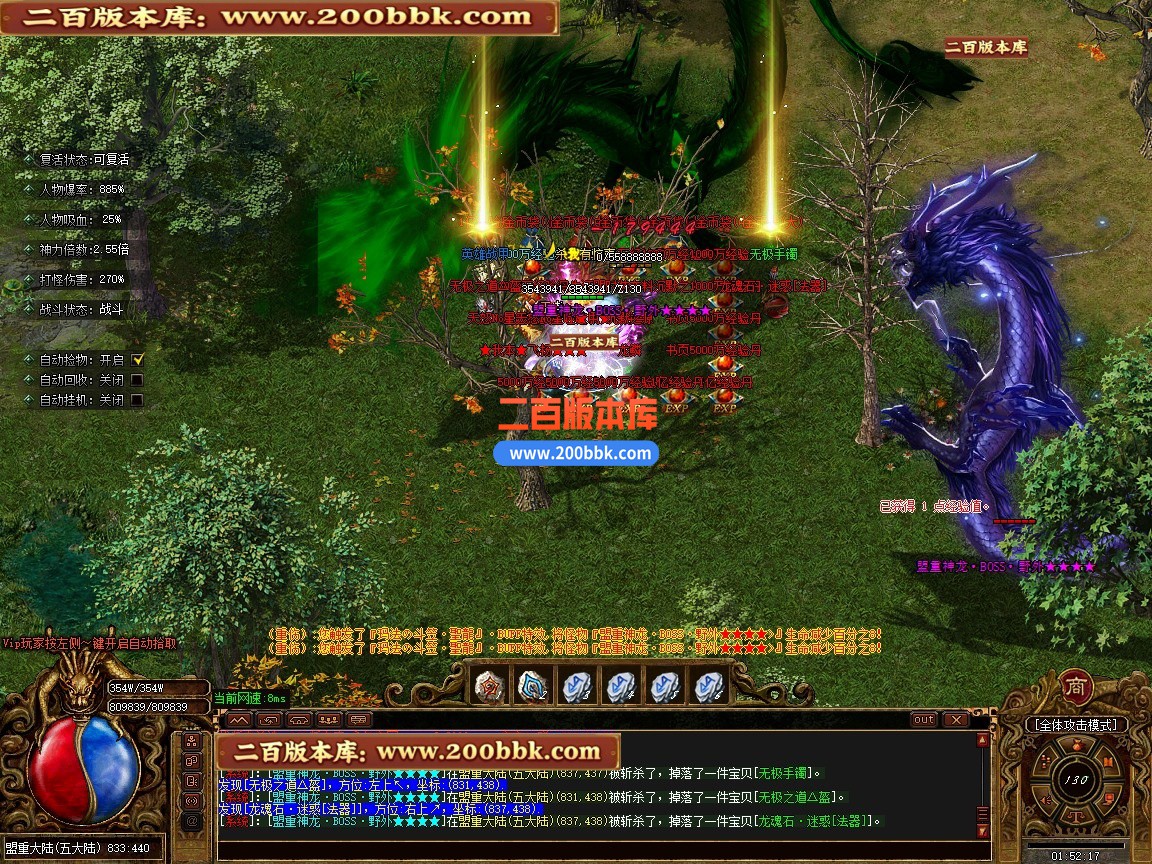This screenshot has width=1152, height=864.
Task: Click the chat panel 'out' button
Action: coord(923,719)
